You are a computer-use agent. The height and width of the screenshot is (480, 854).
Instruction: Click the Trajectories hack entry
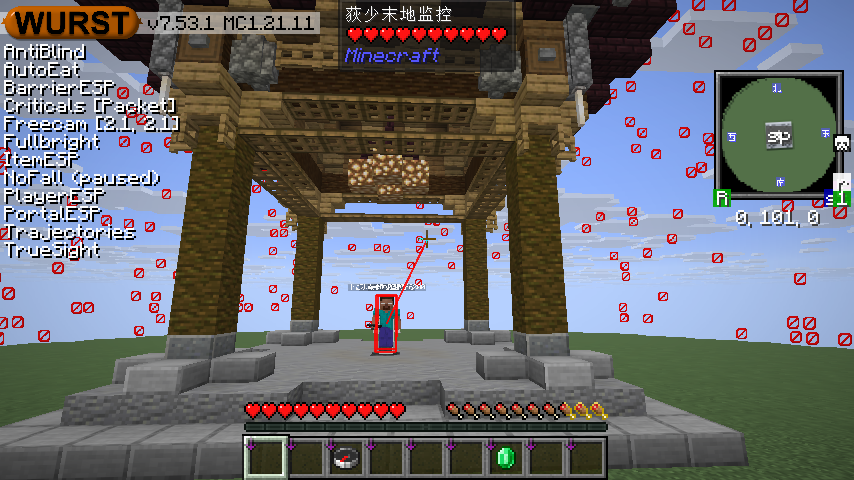point(69,232)
